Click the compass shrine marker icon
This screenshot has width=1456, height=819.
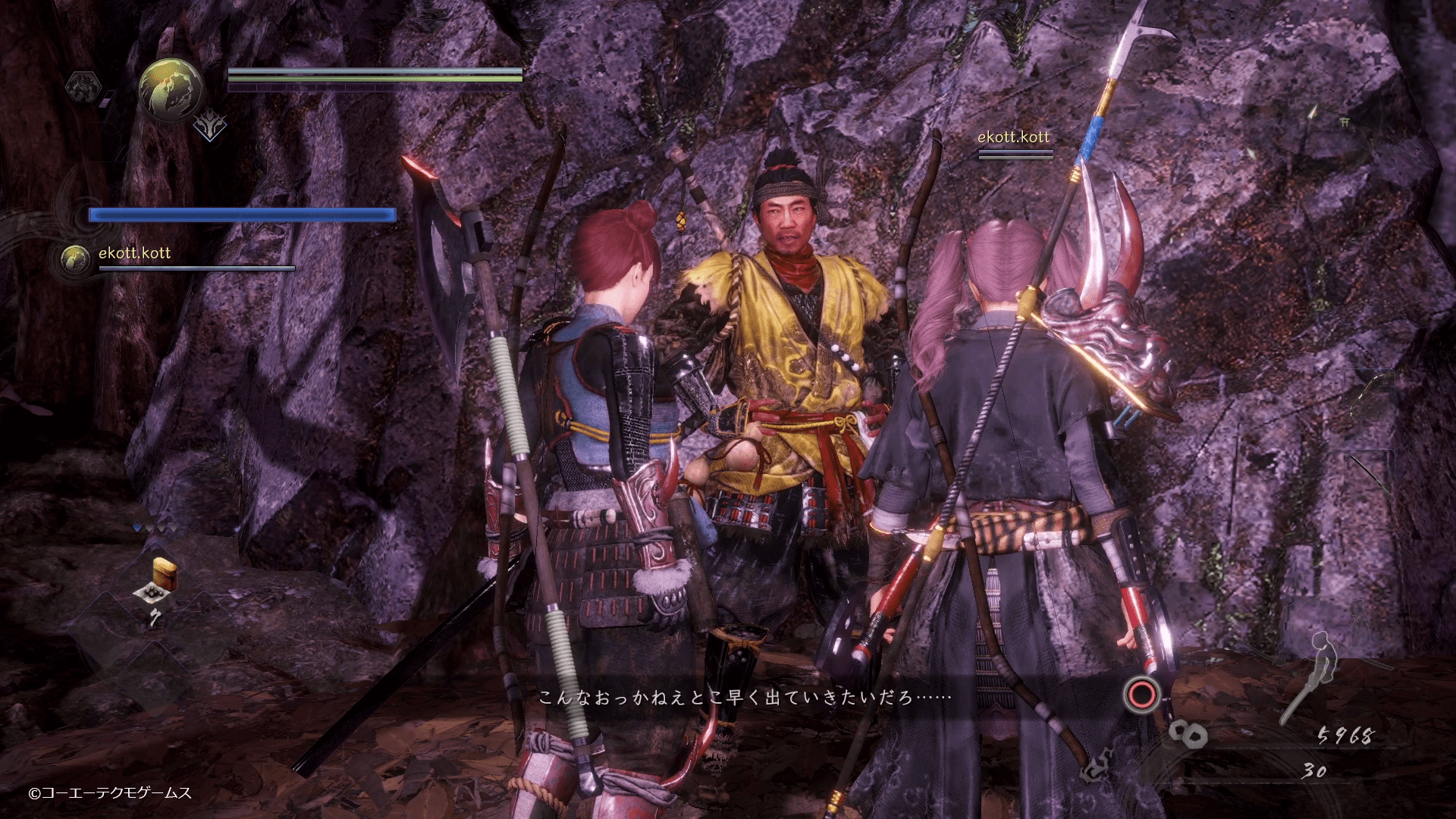click(1345, 122)
